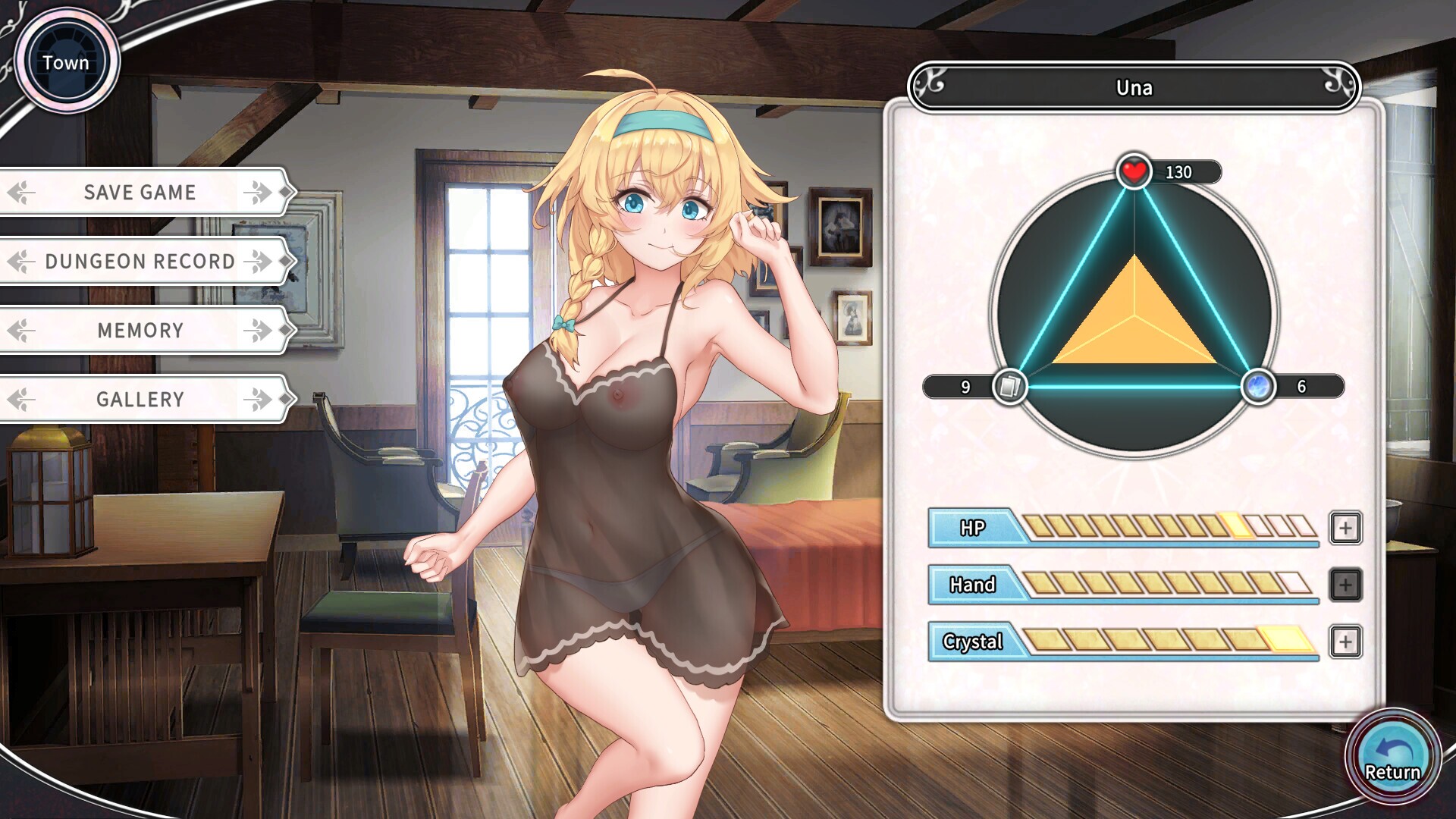Image resolution: width=1456 pixels, height=819 pixels.
Task: Open the SAVE GAME menu
Action: 140,192
